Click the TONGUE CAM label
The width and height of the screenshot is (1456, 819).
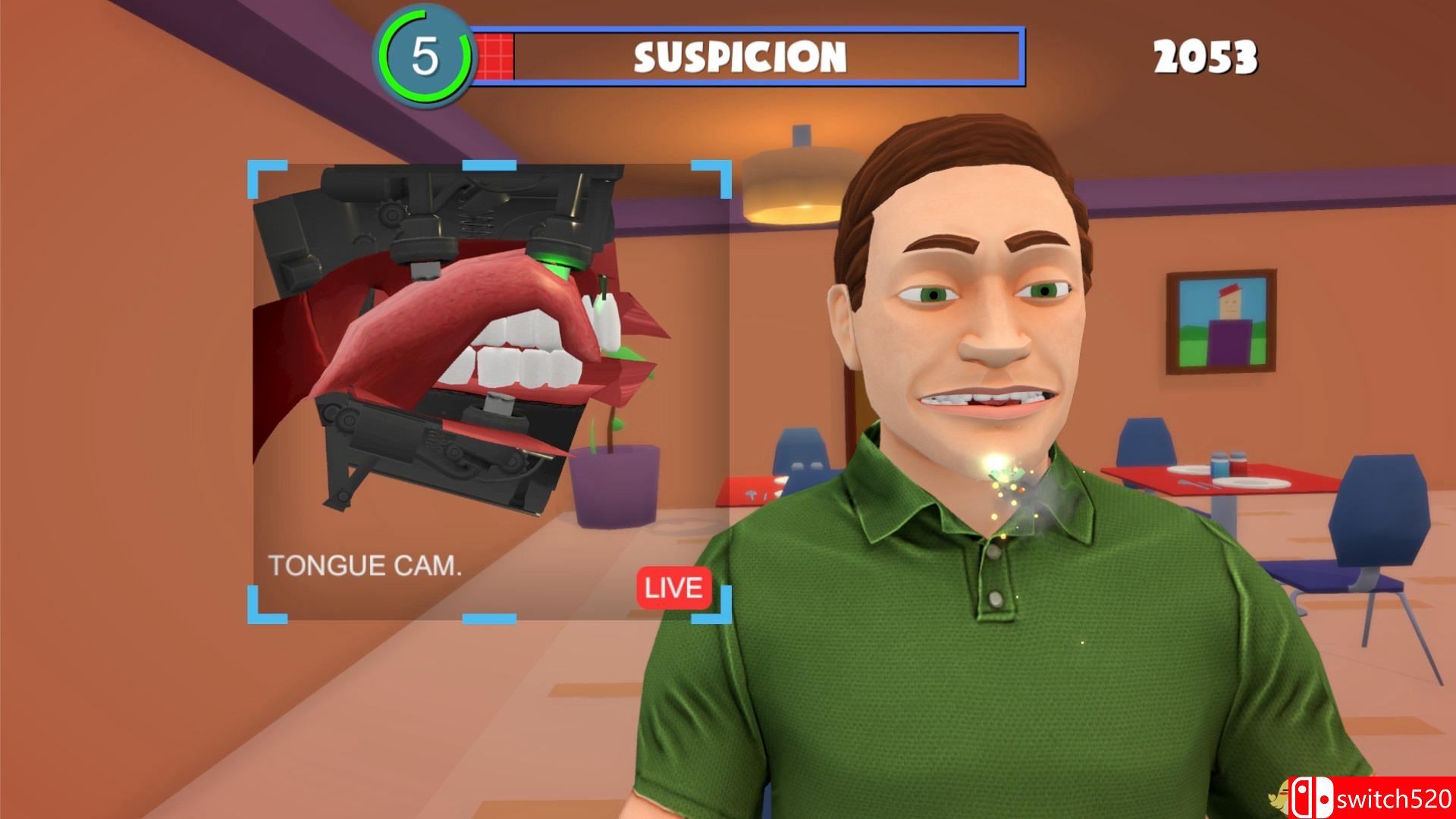point(366,566)
